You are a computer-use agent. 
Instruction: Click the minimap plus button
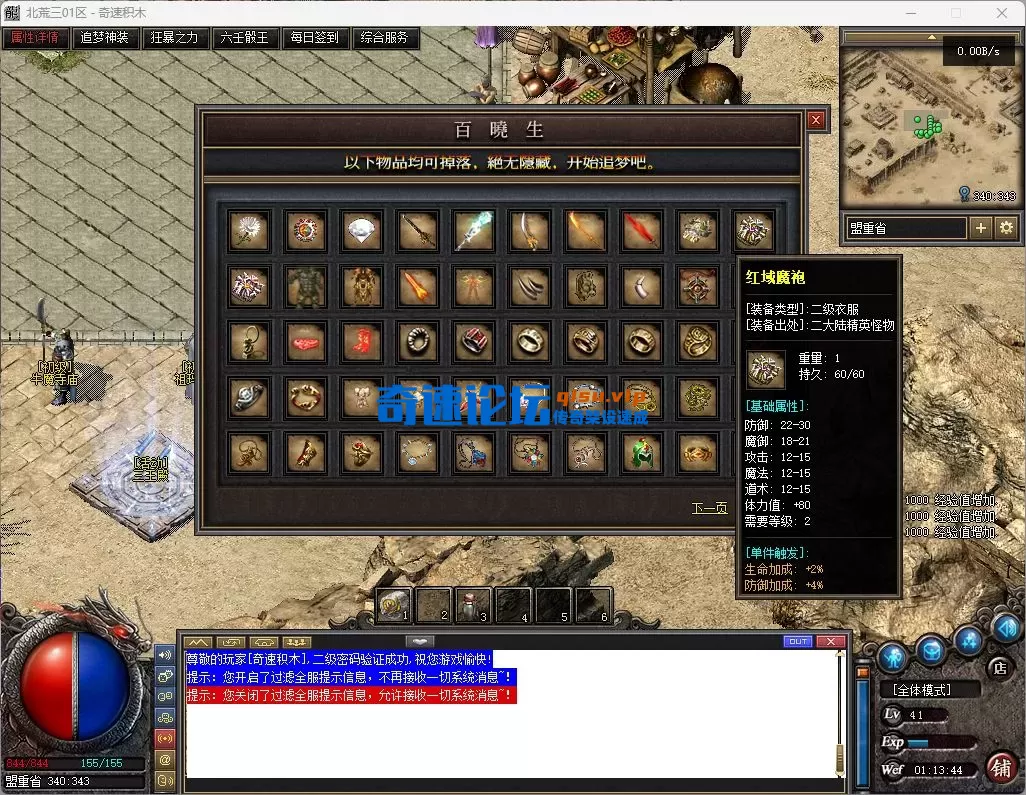[x=981, y=228]
